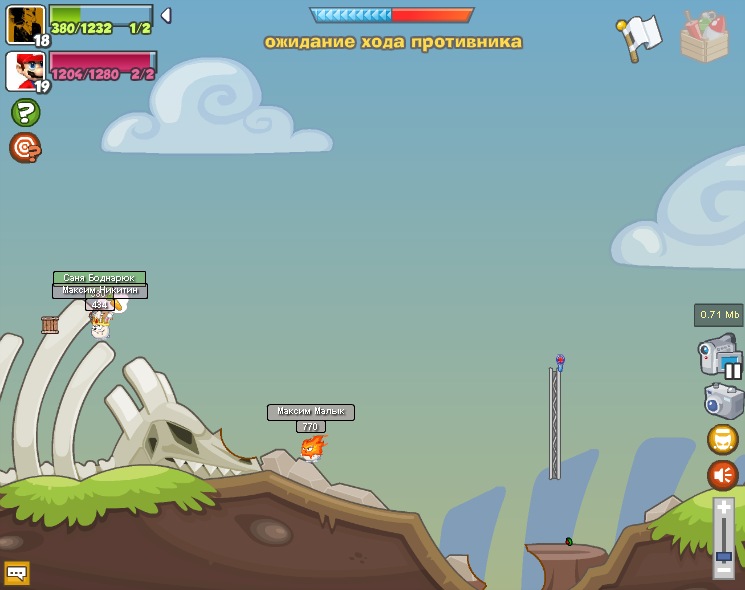Screen dimensions: 745x590
Task: Select the level 18 player avatar
Action: tap(25, 24)
